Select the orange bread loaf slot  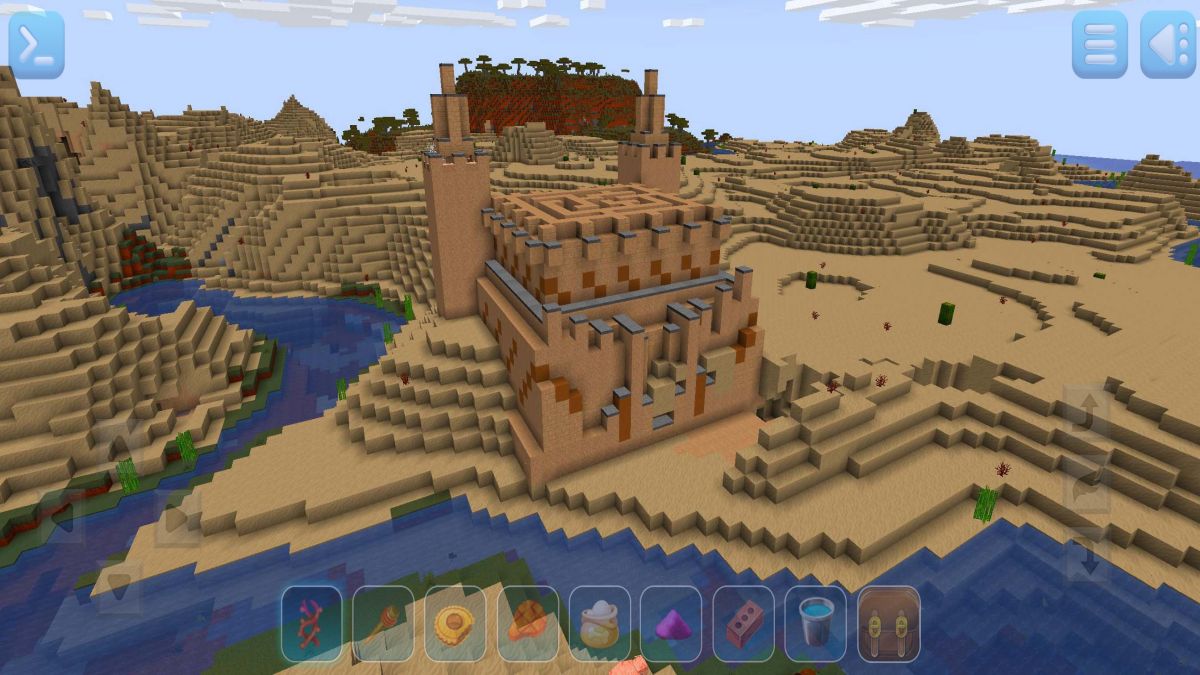tap(527, 624)
